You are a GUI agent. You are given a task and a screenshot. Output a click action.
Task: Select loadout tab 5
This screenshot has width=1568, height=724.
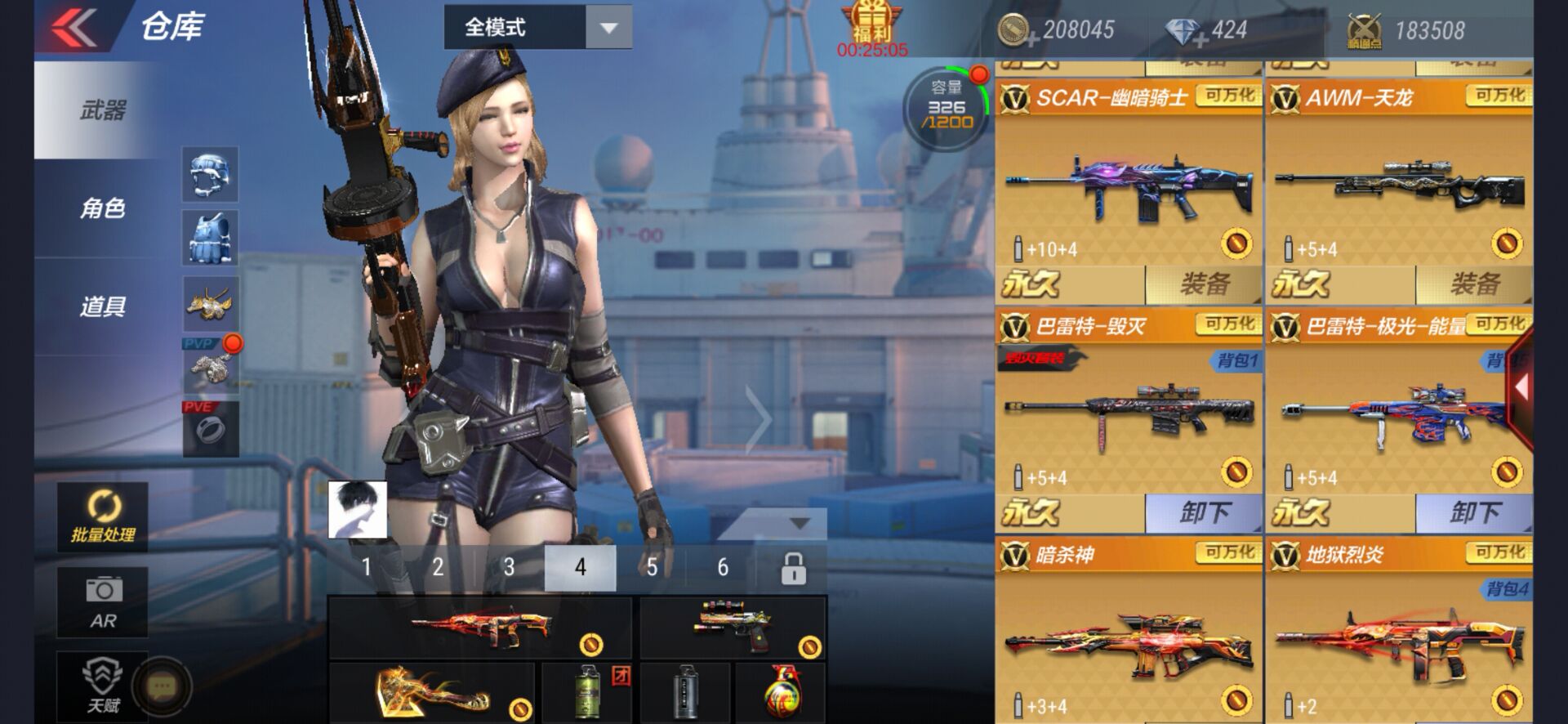point(650,565)
